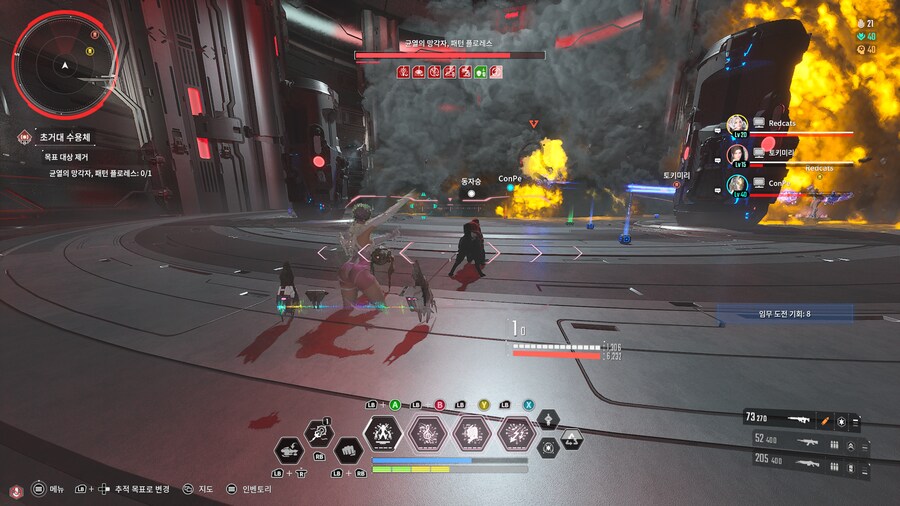The image size is (900, 506).
Task: Click the 임무 도전 기회 notice
Action: pos(784,314)
